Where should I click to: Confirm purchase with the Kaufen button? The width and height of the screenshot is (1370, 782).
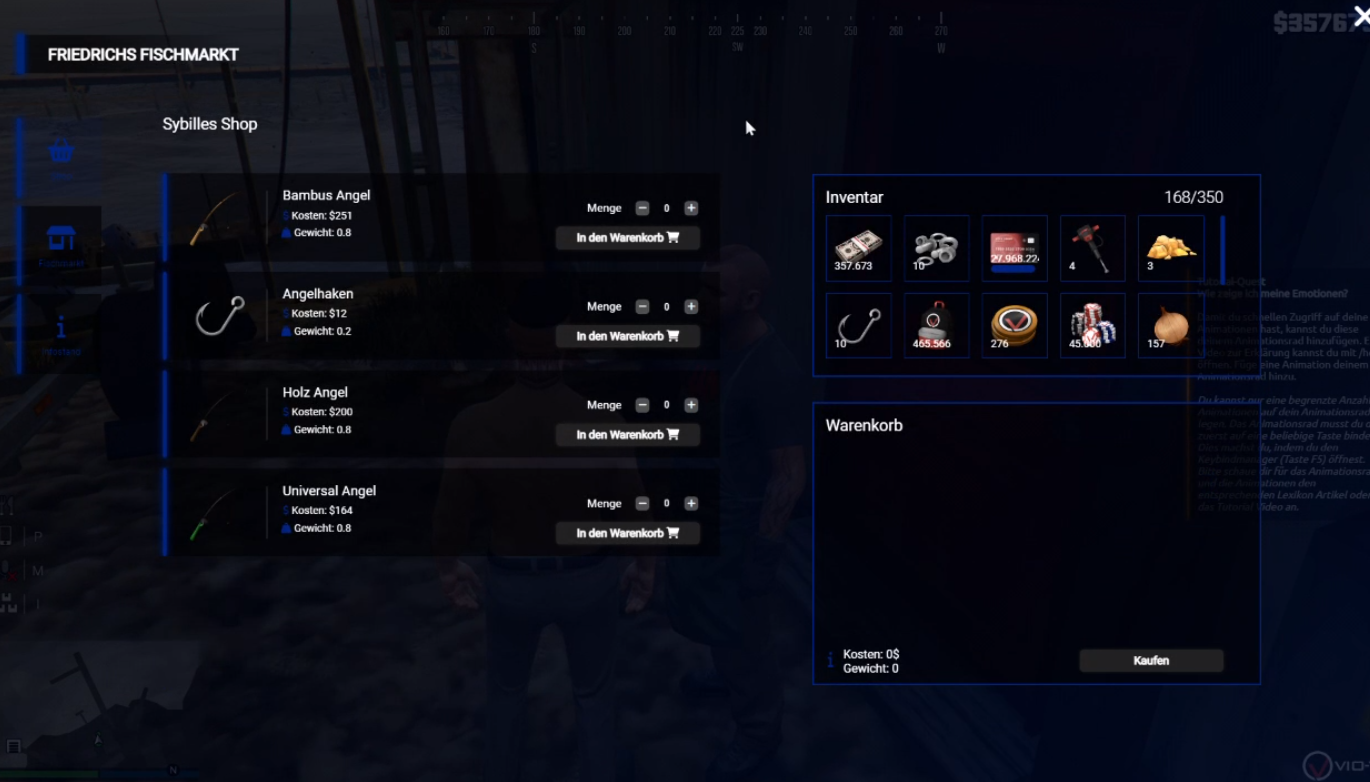point(1151,660)
